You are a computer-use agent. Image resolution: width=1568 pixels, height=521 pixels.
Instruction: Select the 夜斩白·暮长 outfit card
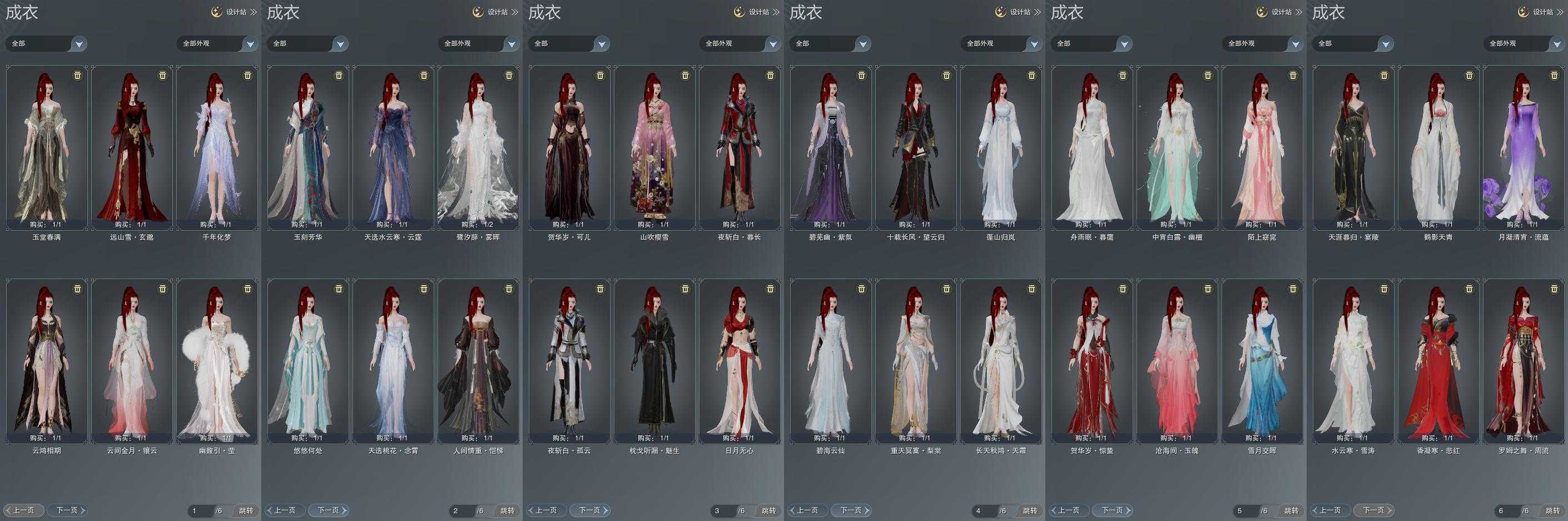click(x=739, y=146)
